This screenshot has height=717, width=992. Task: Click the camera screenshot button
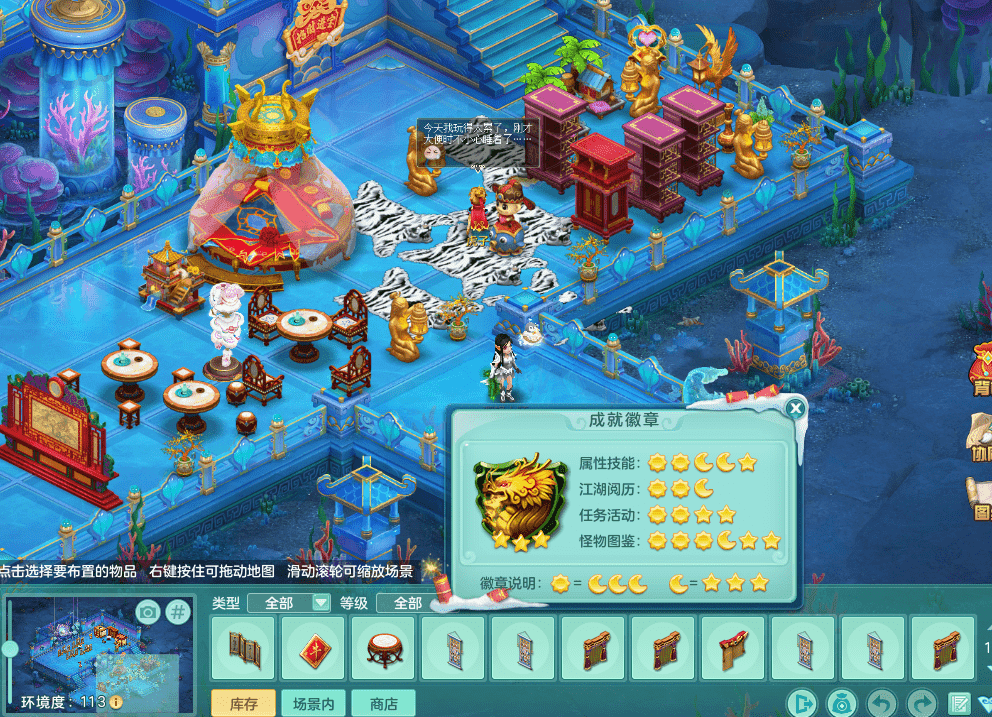pos(148,612)
